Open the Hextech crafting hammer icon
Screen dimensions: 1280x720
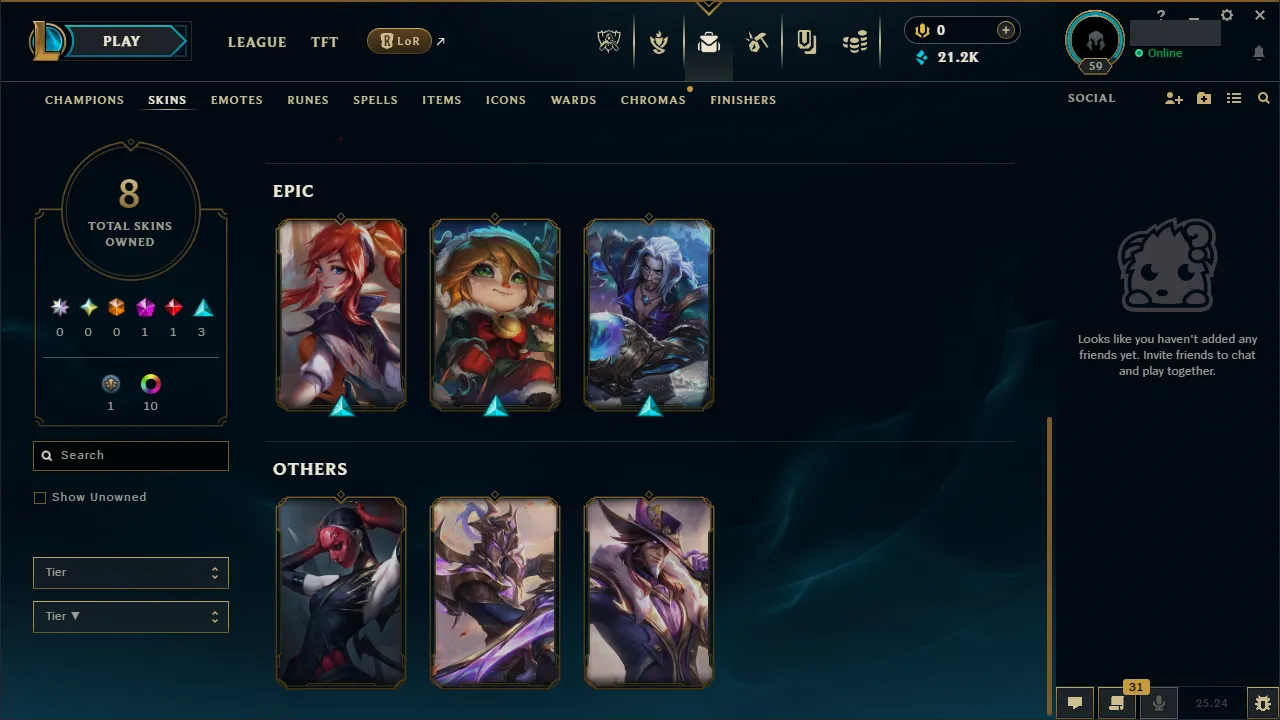click(757, 41)
